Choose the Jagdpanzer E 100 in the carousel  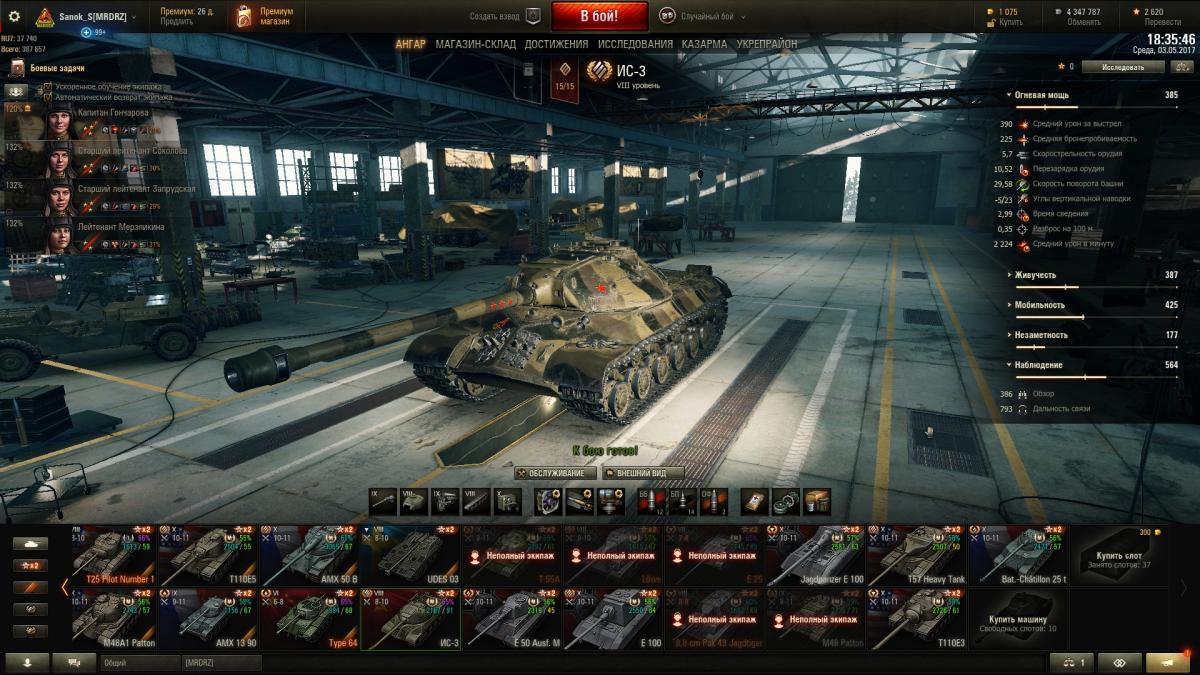pos(814,555)
